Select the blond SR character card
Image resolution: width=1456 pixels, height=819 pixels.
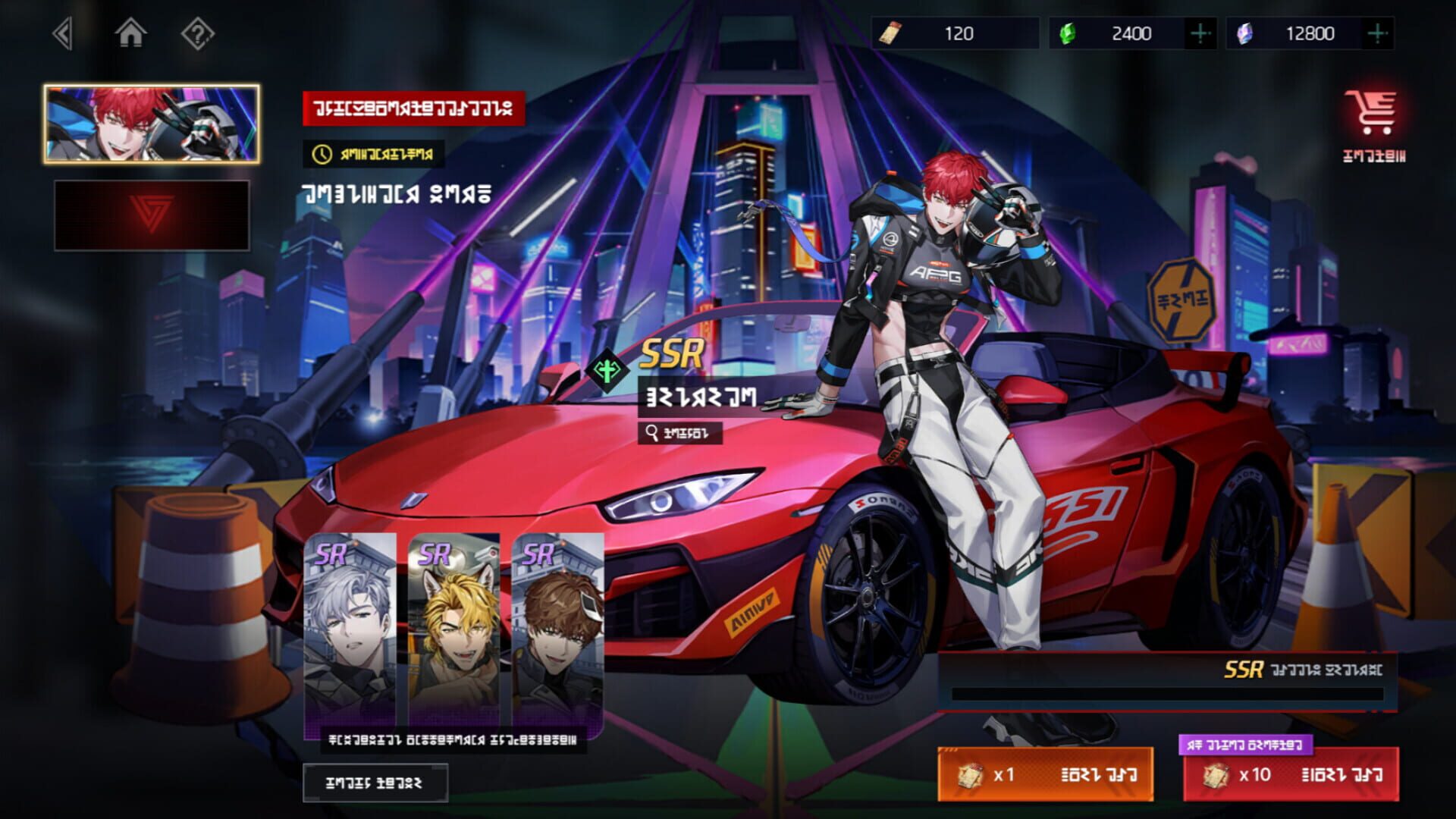click(x=455, y=629)
